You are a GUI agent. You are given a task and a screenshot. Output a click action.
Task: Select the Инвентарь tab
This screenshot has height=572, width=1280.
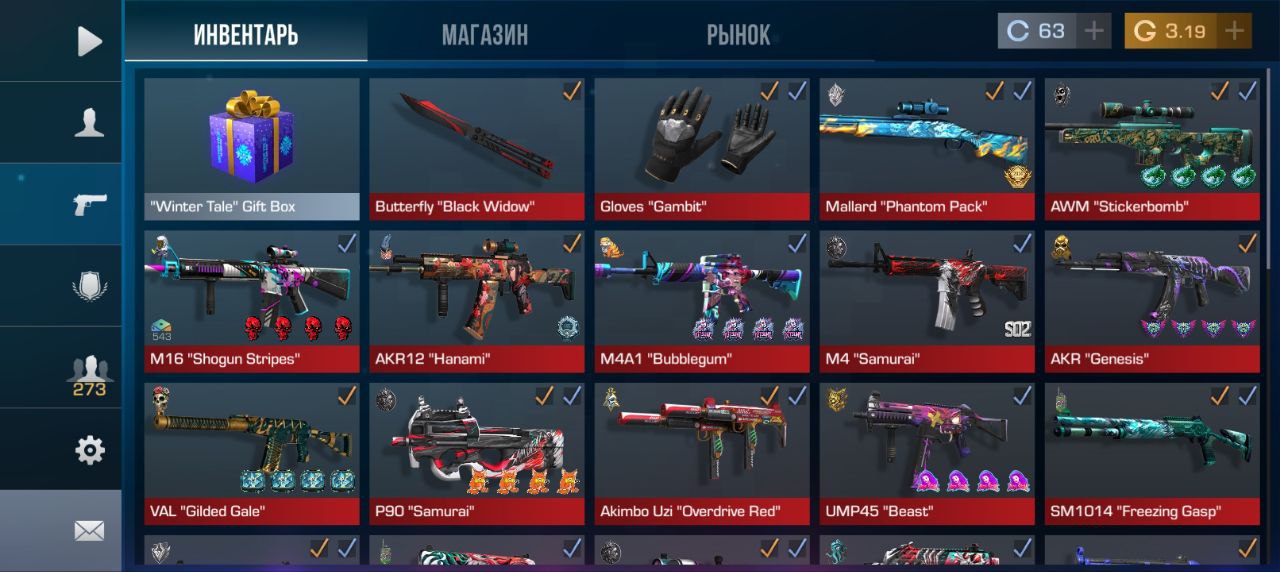(x=246, y=36)
